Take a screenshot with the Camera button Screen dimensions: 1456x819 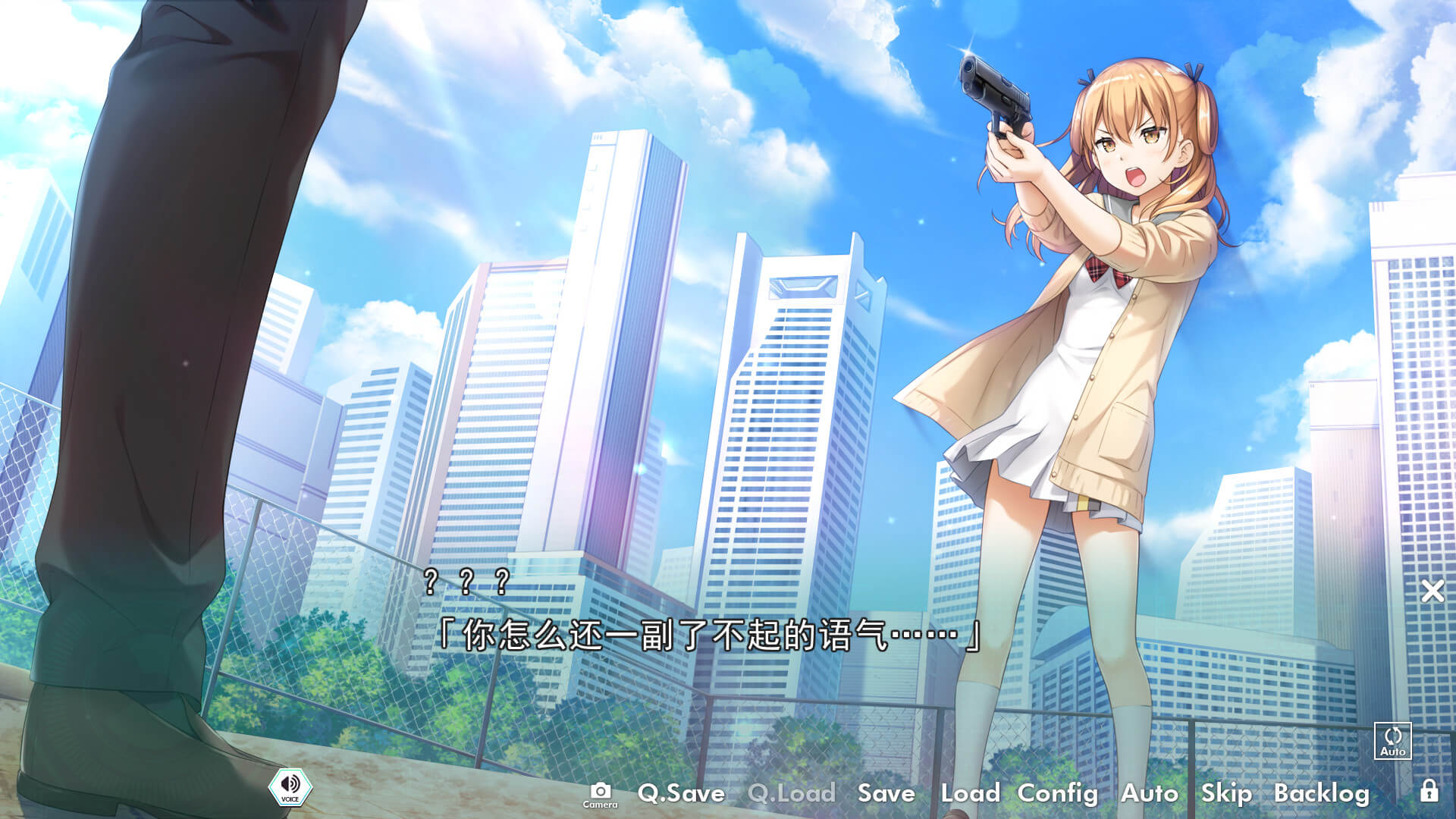point(600,794)
